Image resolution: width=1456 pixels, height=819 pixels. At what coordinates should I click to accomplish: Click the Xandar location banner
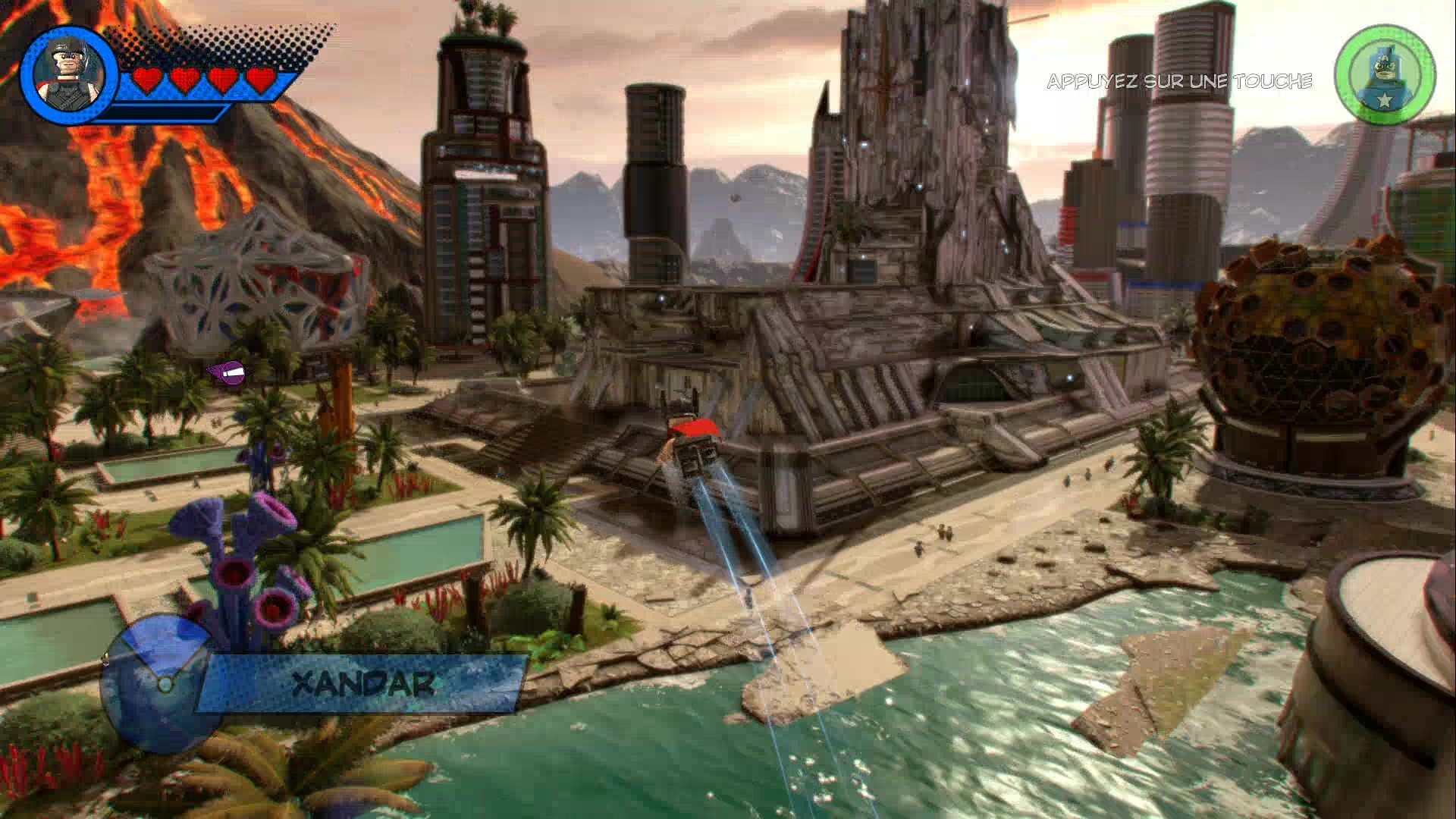[x=364, y=684]
